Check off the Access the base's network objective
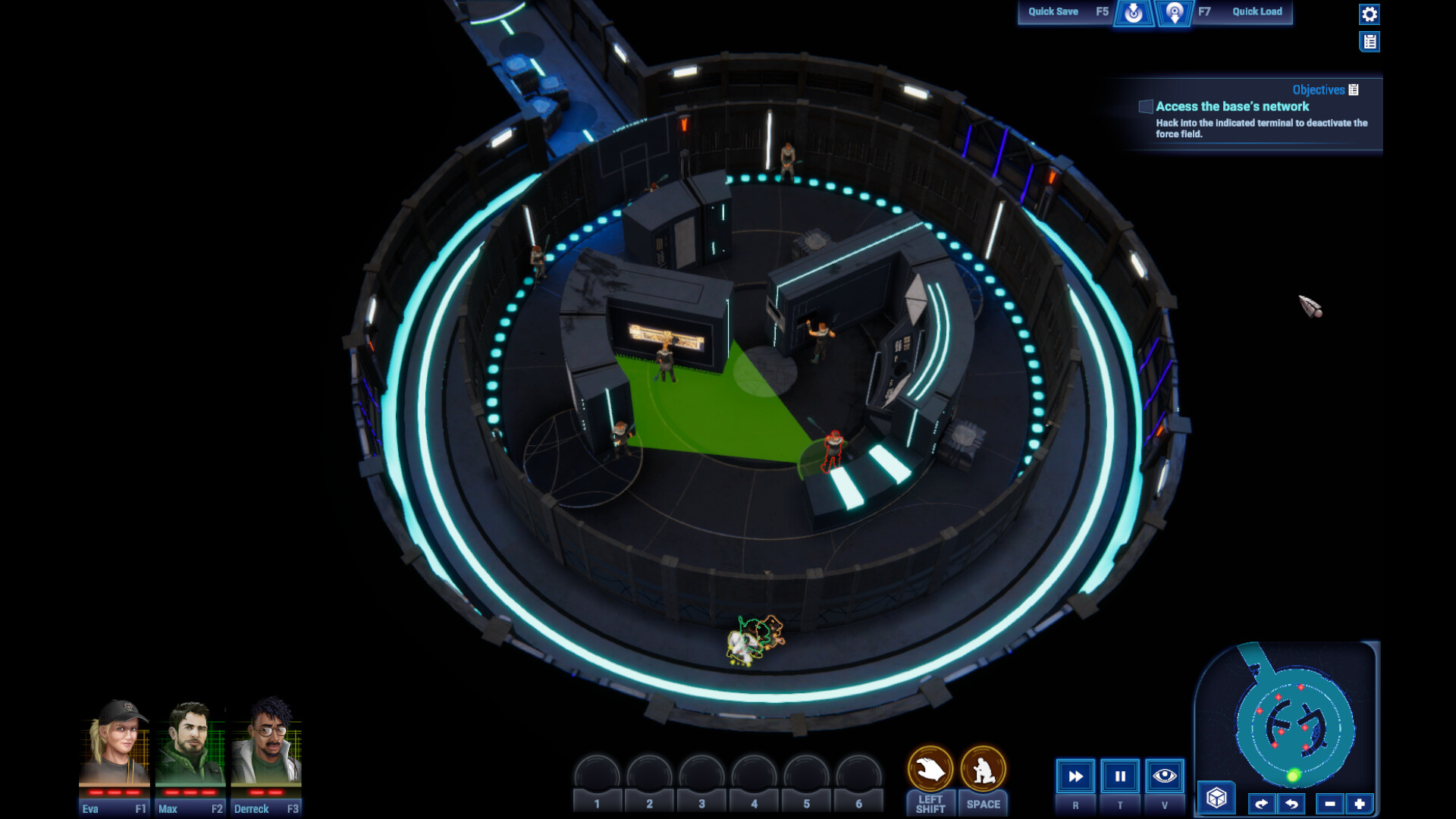The width and height of the screenshot is (1456, 819). [1144, 107]
